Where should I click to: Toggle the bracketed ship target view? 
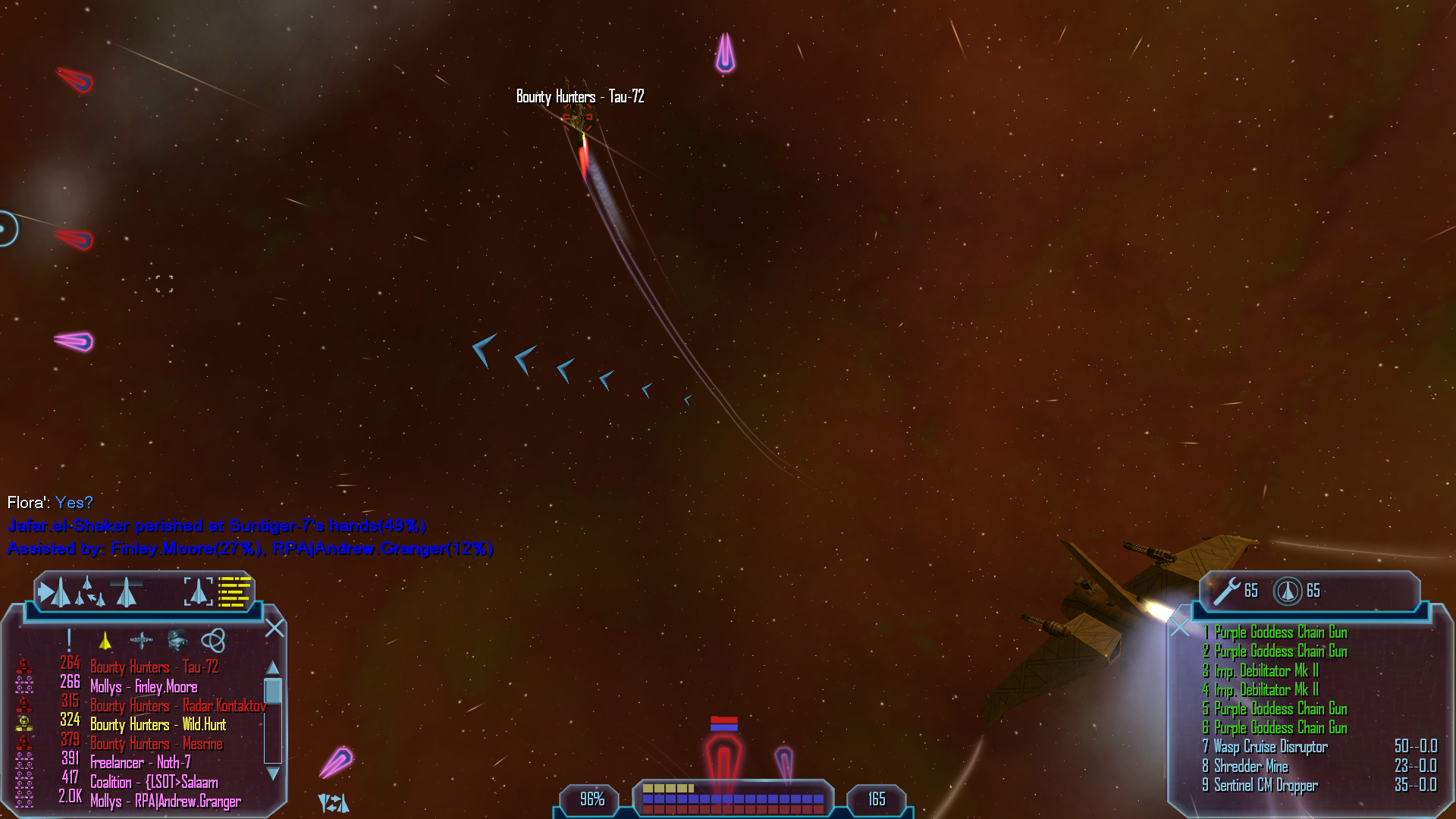198,591
